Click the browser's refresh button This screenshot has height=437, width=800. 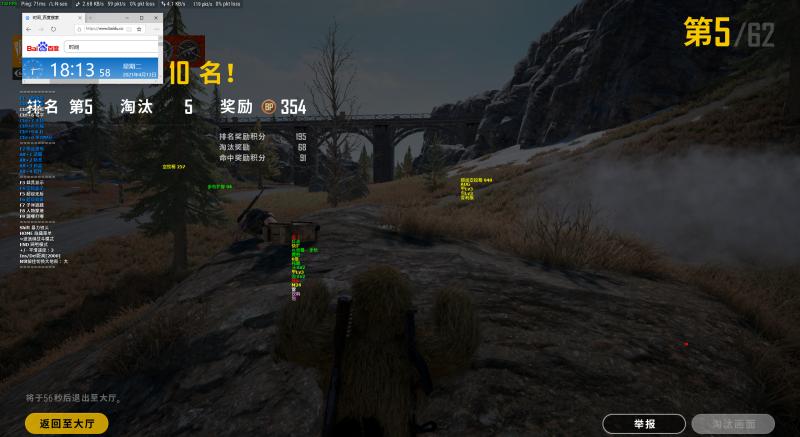[x=53, y=29]
